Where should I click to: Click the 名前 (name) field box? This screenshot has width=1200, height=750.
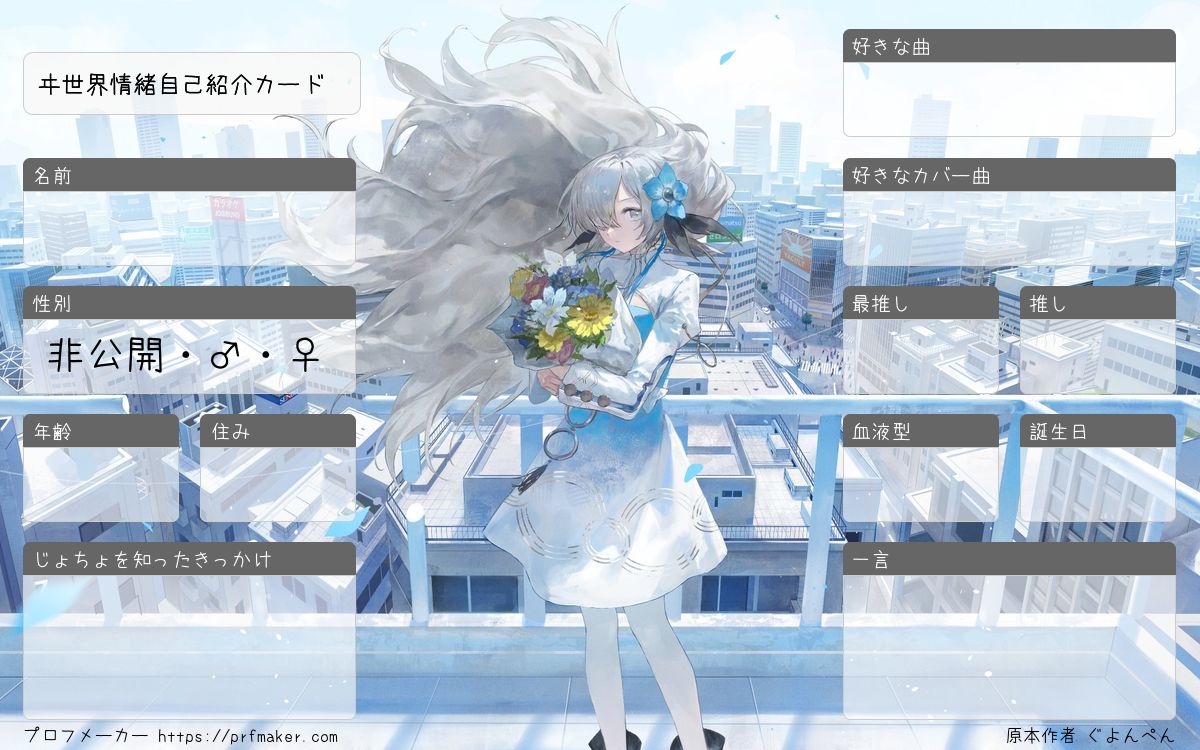point(189,228)
